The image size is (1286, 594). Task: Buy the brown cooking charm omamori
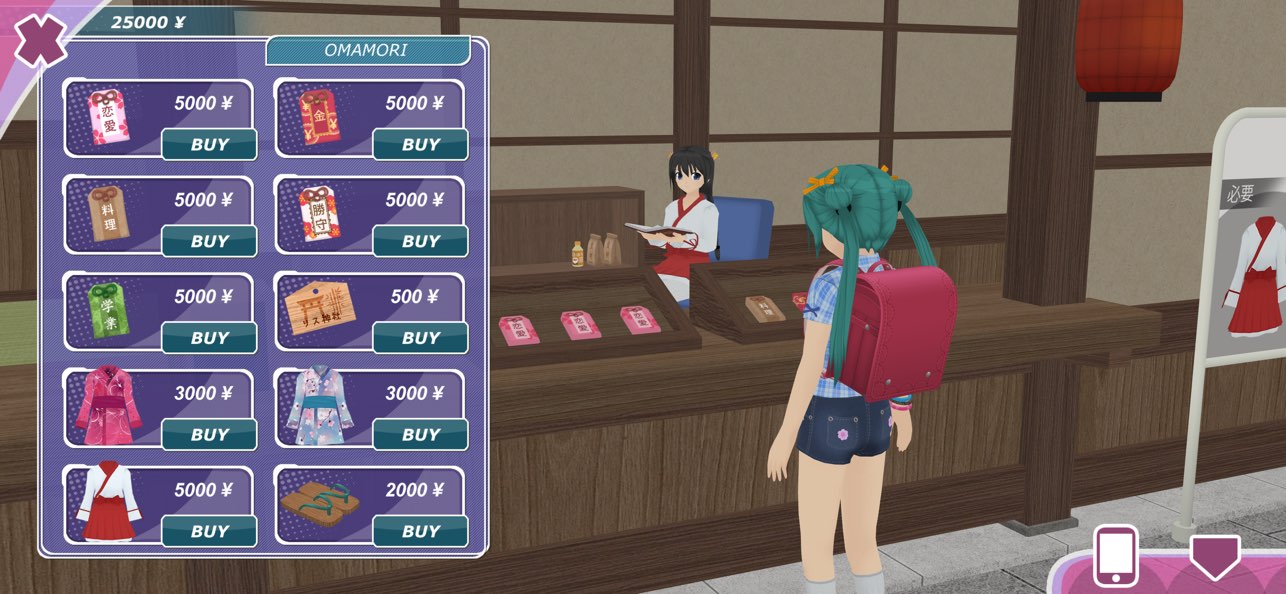pos(210,242)
